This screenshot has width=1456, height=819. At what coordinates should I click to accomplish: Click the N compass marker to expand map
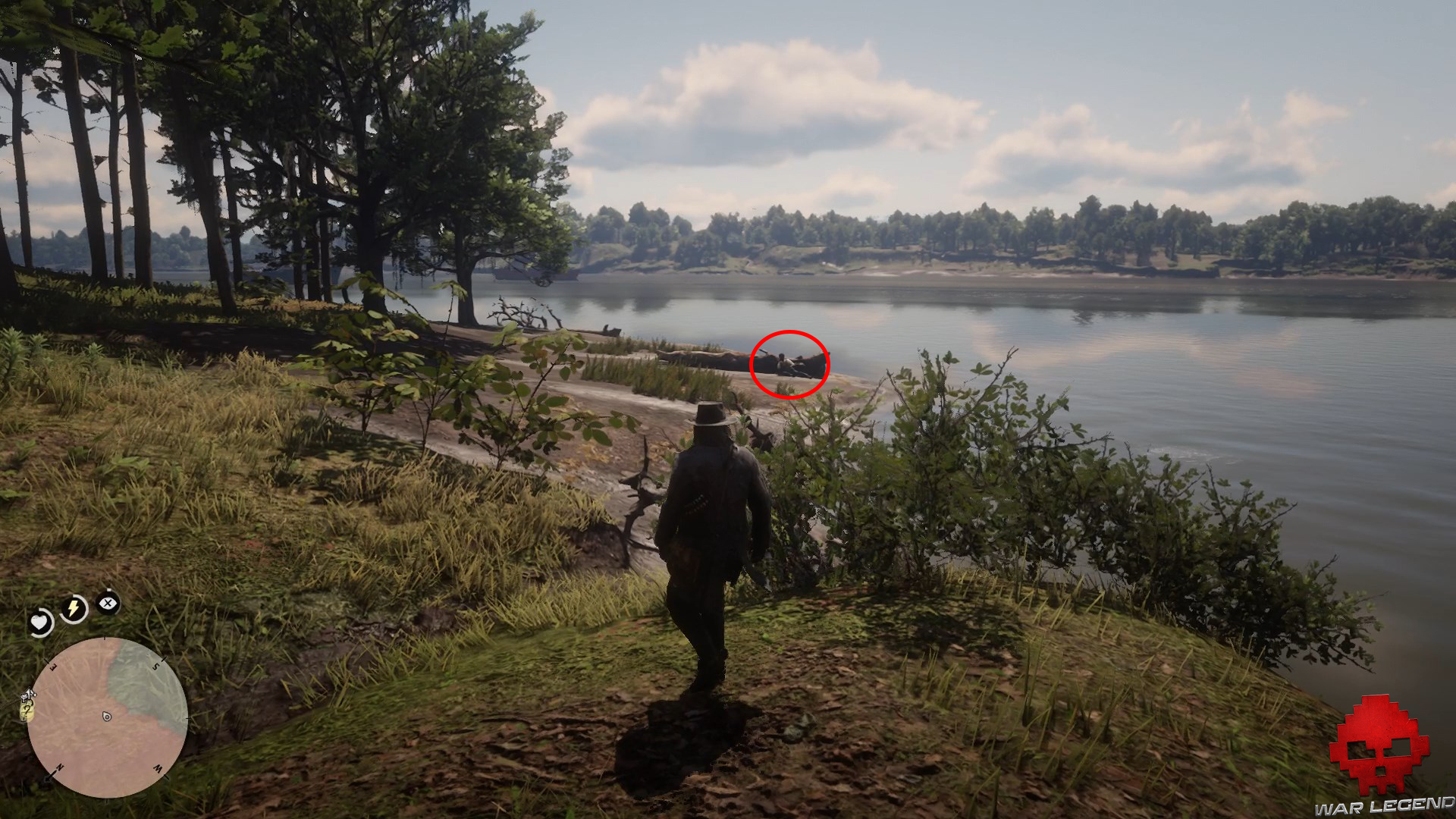[60, 767]
